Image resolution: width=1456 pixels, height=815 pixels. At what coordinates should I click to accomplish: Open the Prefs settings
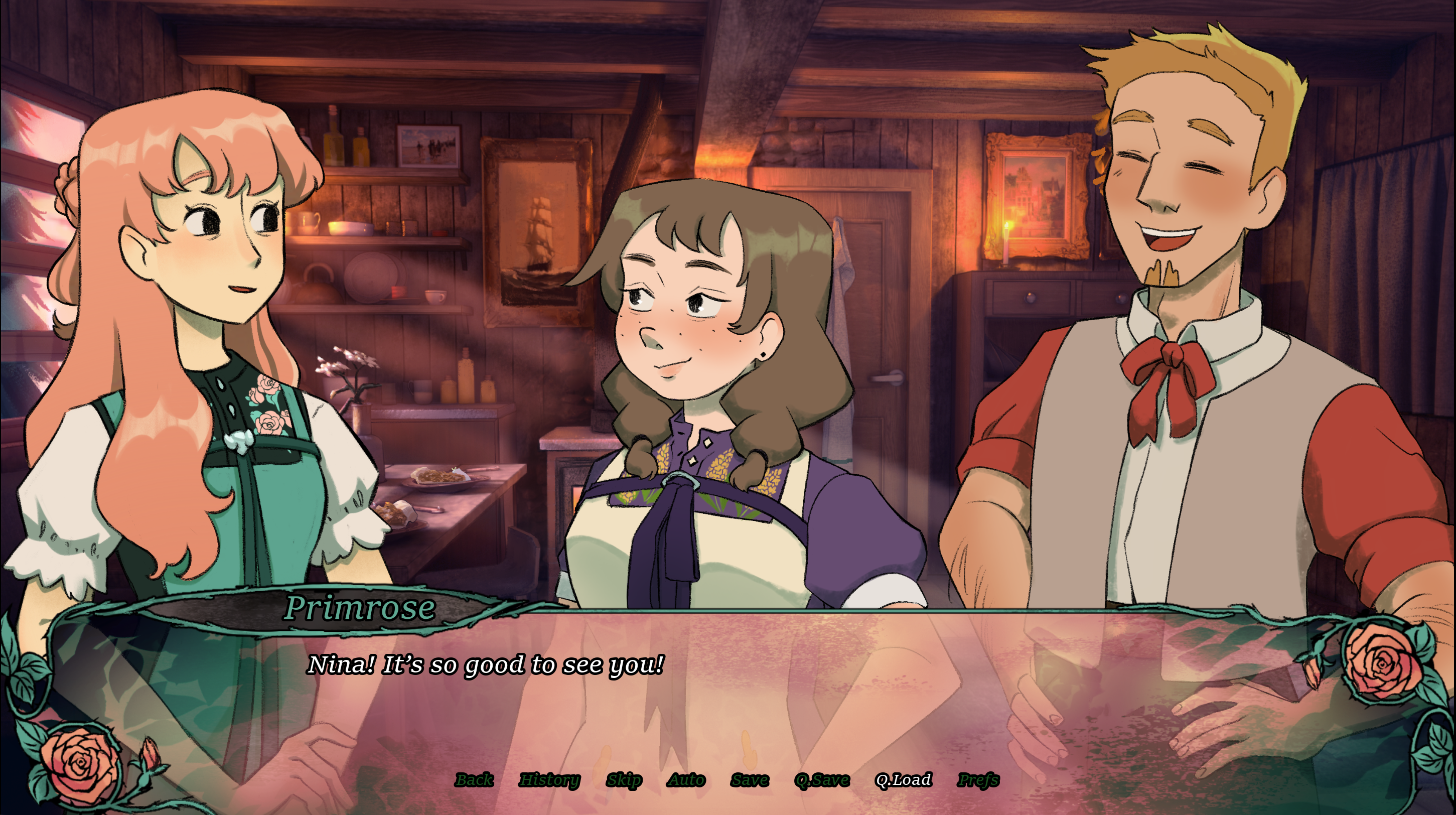978,780
